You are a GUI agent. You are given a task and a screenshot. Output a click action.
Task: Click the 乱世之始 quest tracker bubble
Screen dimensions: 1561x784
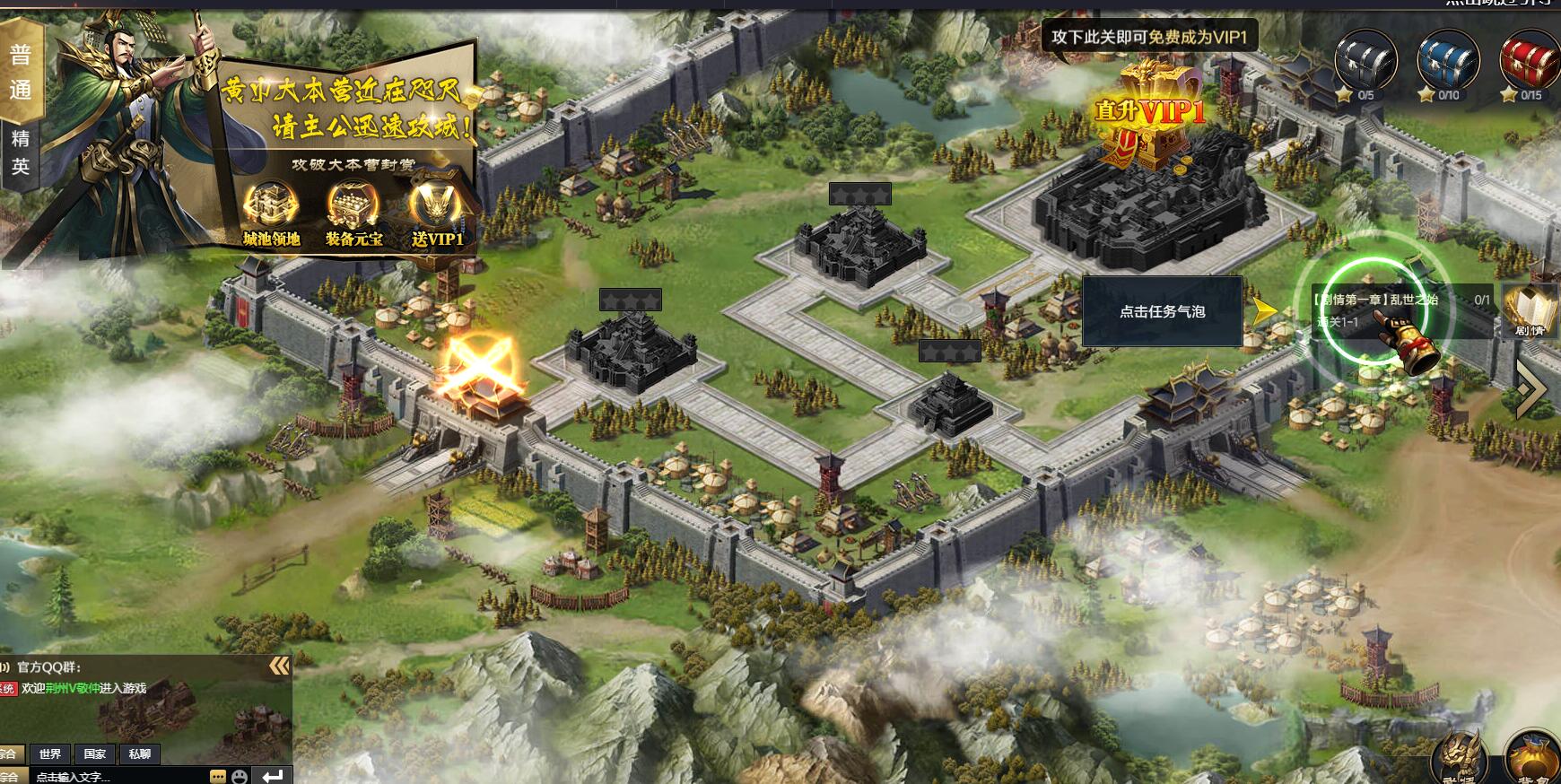click(1400, 310)
